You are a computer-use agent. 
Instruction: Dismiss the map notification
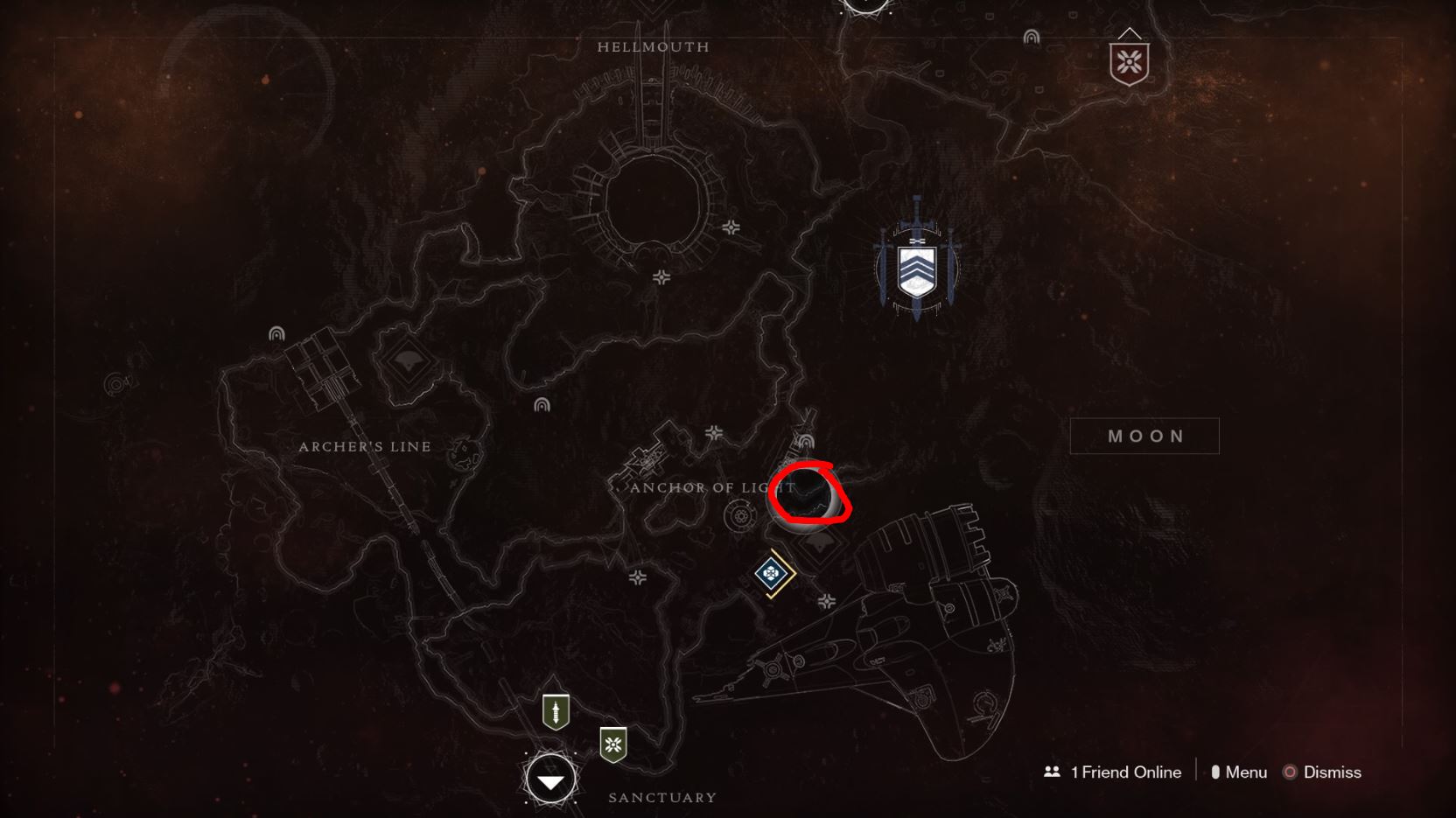(1333, 773)
